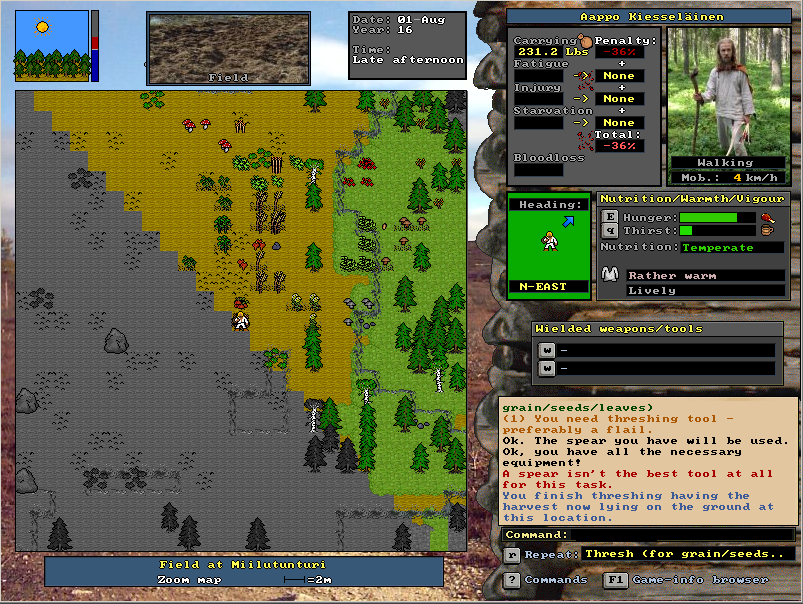Click the clothing icon next to Rather warm
This screenshot has height=604, width=803.
click(610, 274)
